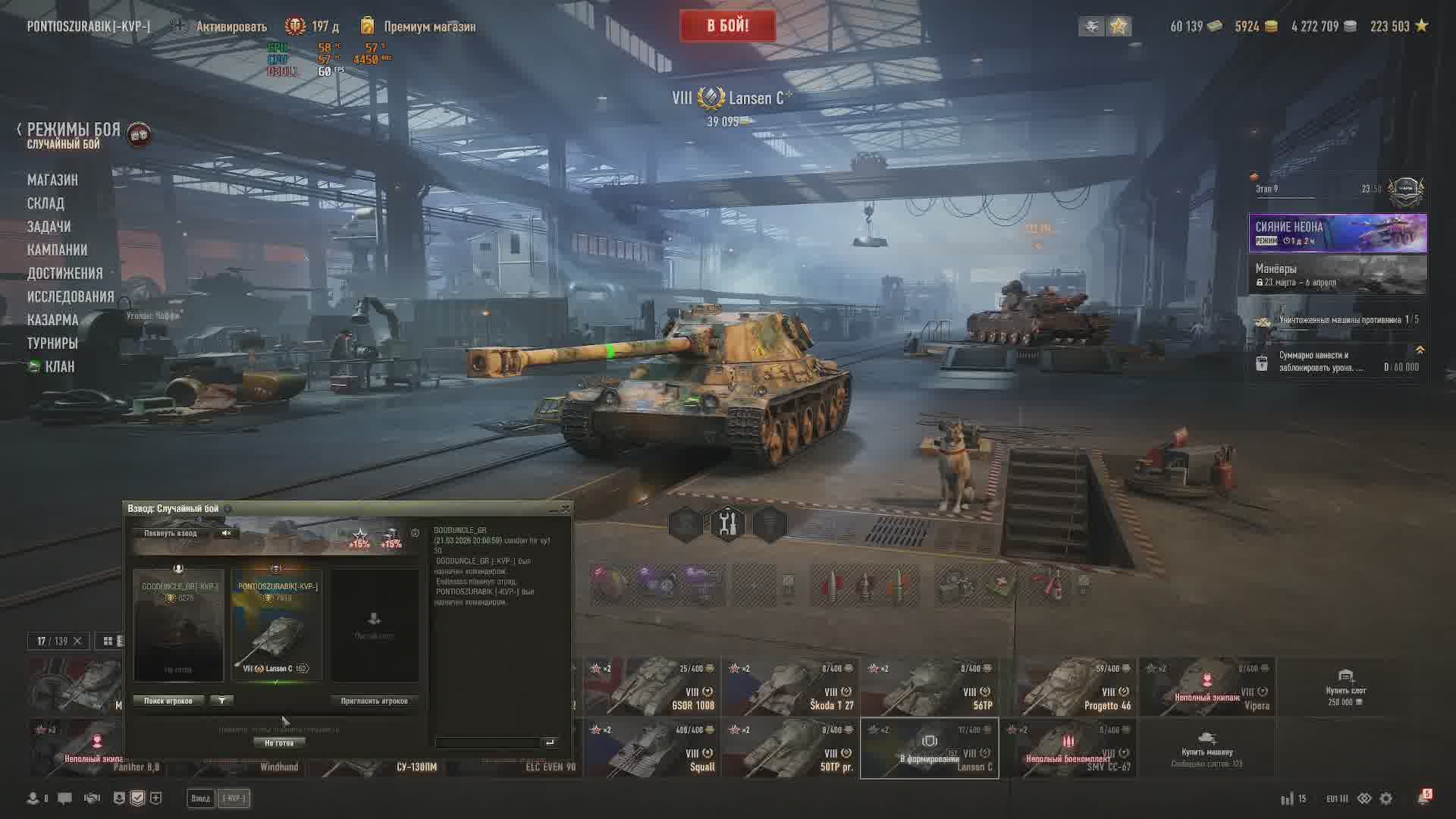1456x819 pixels.
Task: Select ИССЛЕДОВАНИЯ from the side menu
Action: click(x=71, y=297)
